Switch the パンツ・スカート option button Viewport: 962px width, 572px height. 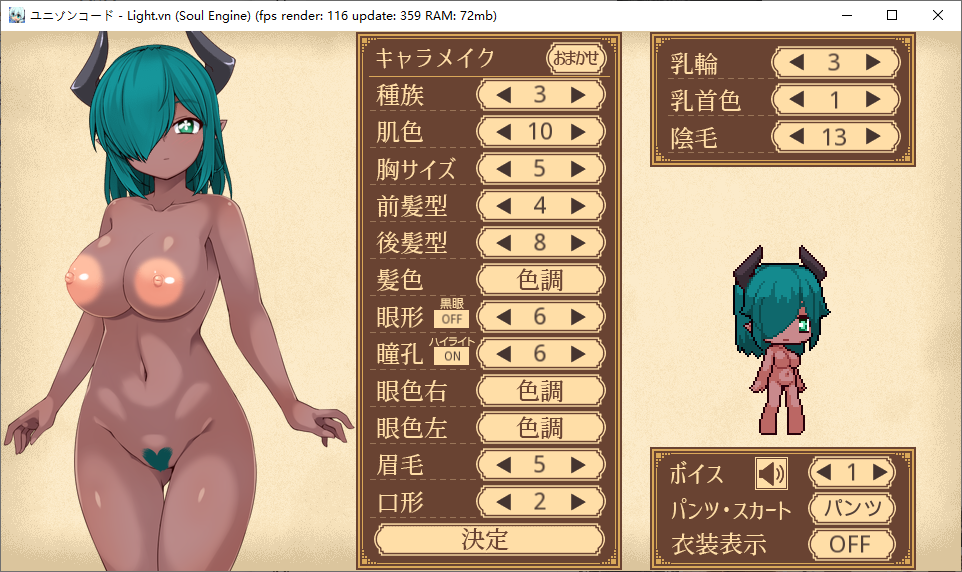point(851,509)
